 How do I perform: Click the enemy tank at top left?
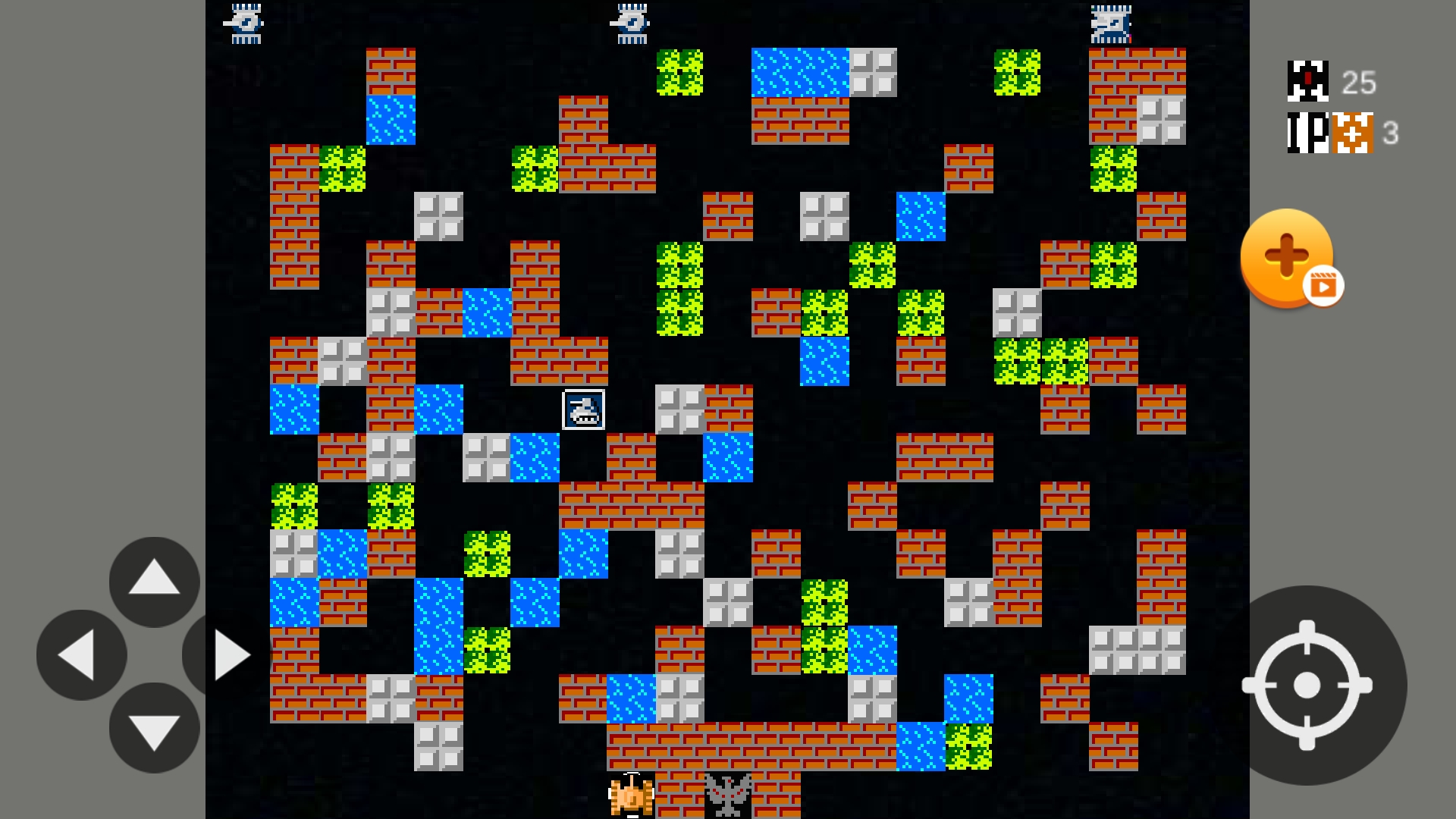pos(244,23)
